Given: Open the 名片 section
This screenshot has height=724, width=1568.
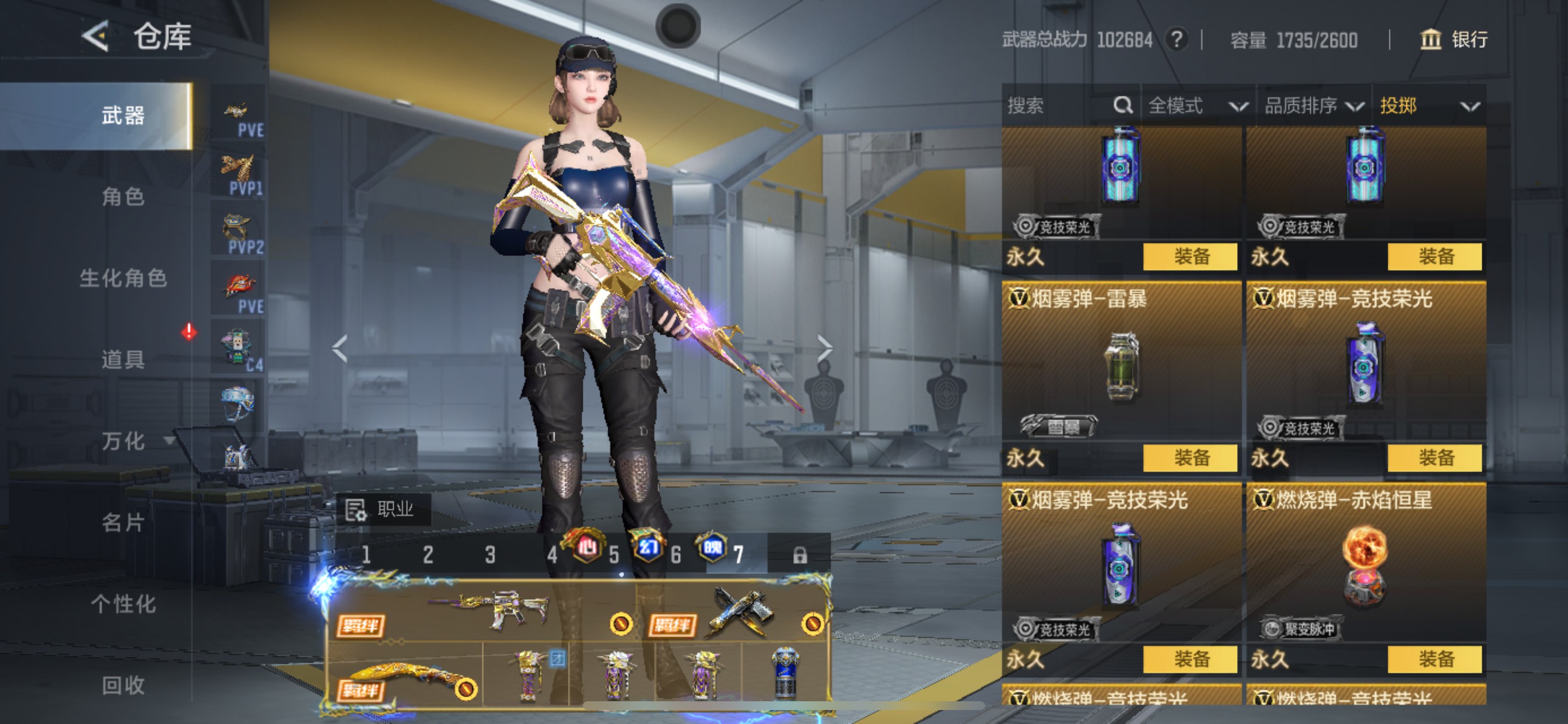Looking at the screenshot, I should click(x=123, y=522).
